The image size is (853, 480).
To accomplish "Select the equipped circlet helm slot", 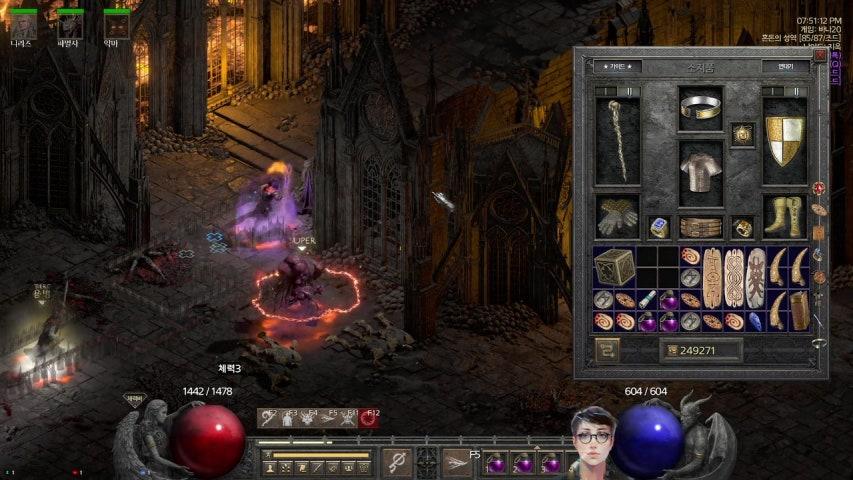I will pyautogui.click(x=700, y=104).
